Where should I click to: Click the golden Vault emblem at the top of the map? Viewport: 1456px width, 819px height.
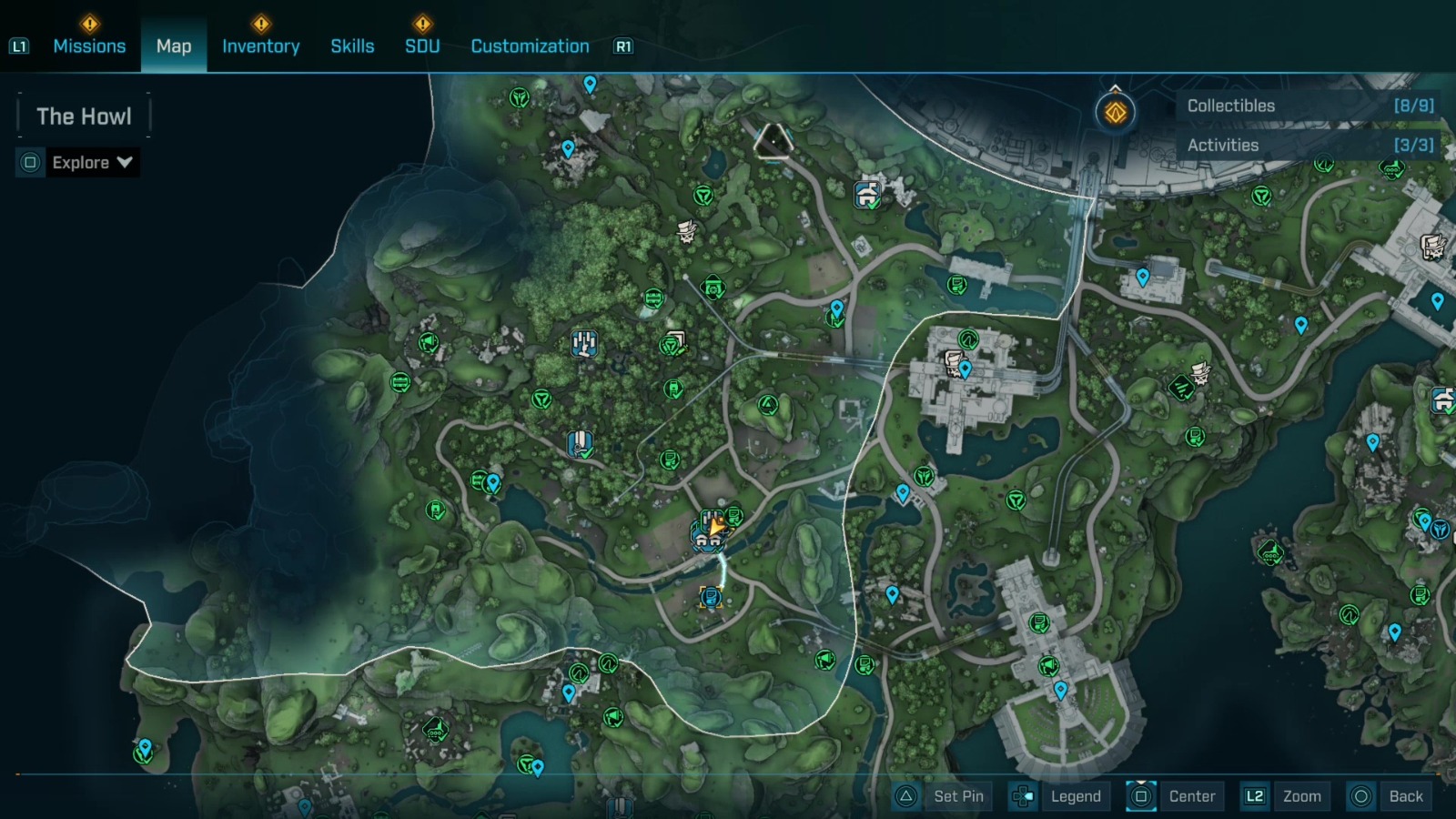[x=1114, y=113]
